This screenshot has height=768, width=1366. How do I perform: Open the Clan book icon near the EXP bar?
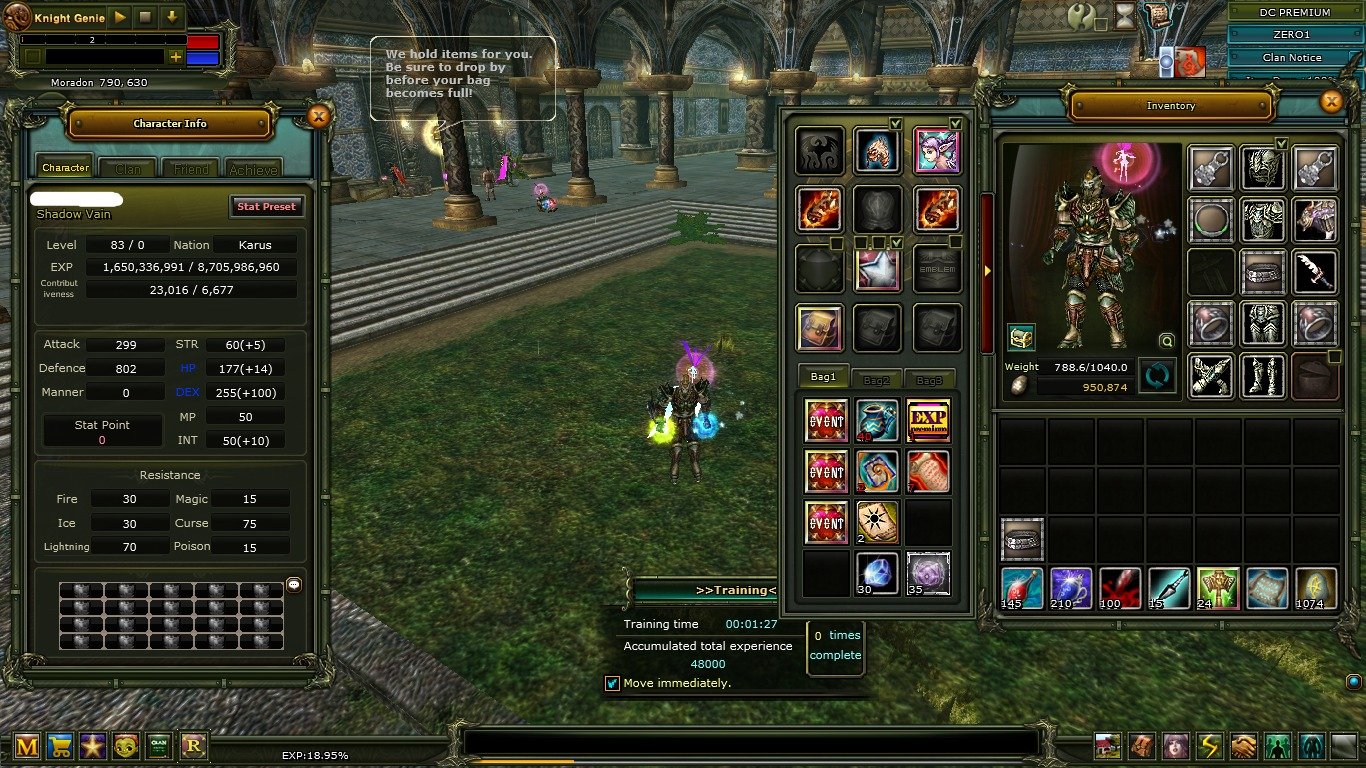pos(158,746)
